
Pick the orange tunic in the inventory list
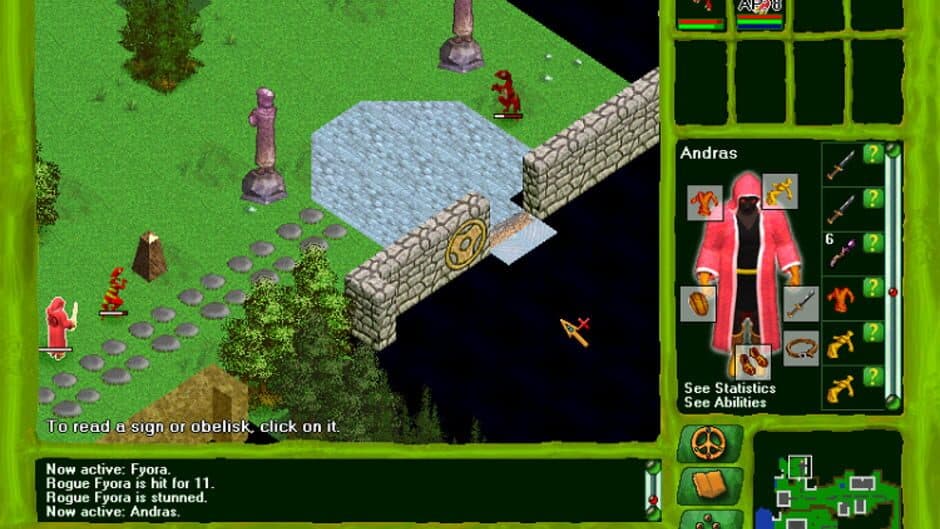(x=841, y=297)
